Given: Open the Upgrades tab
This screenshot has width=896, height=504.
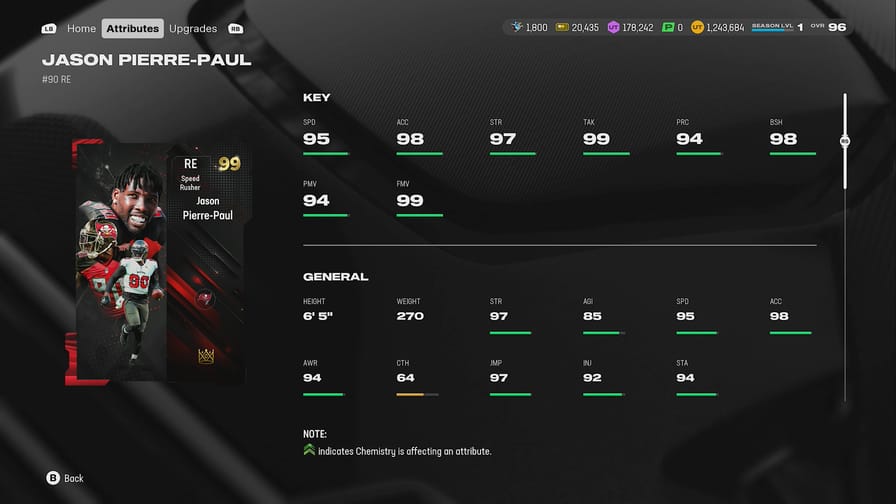Looking at the screenshot, I should 193,29.
